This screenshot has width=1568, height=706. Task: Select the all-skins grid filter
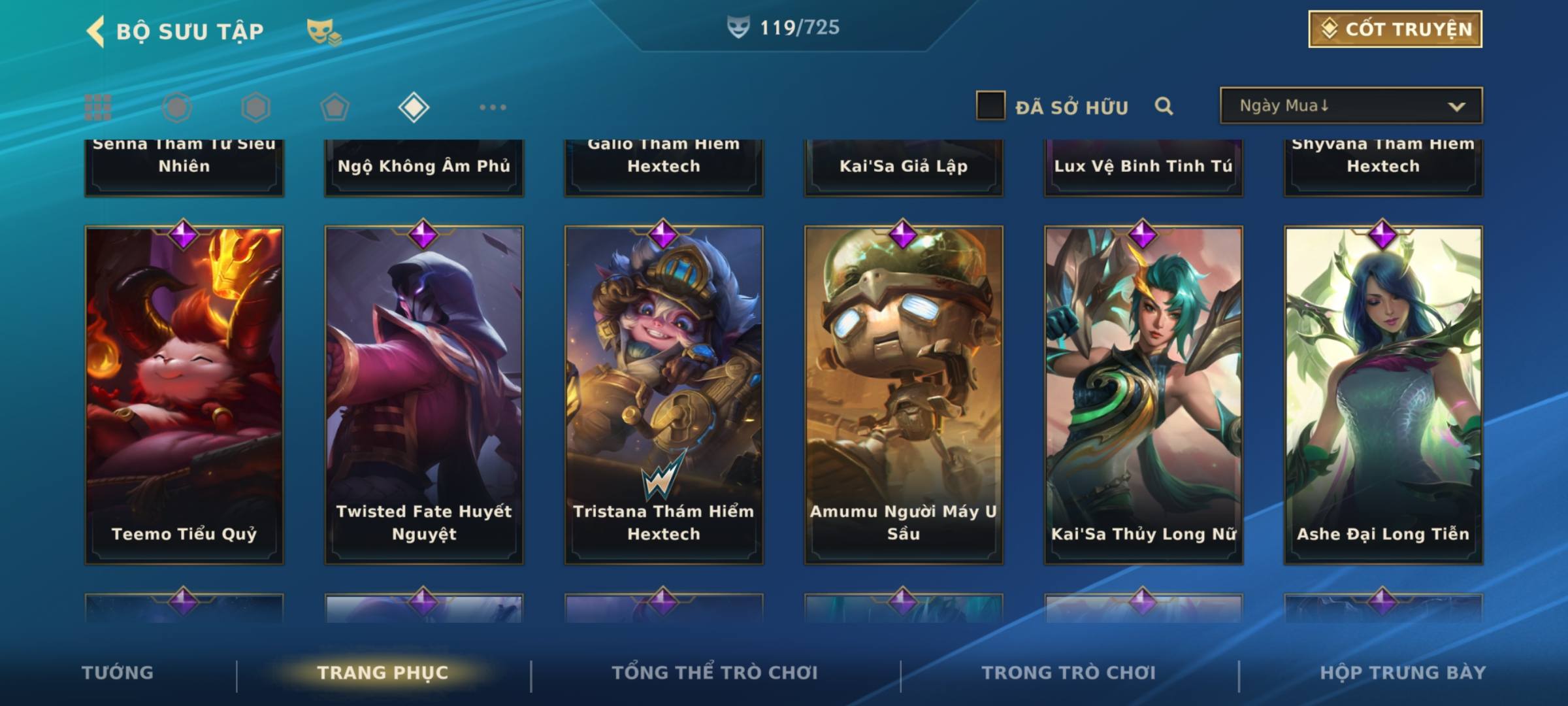[x=98, y=107]
